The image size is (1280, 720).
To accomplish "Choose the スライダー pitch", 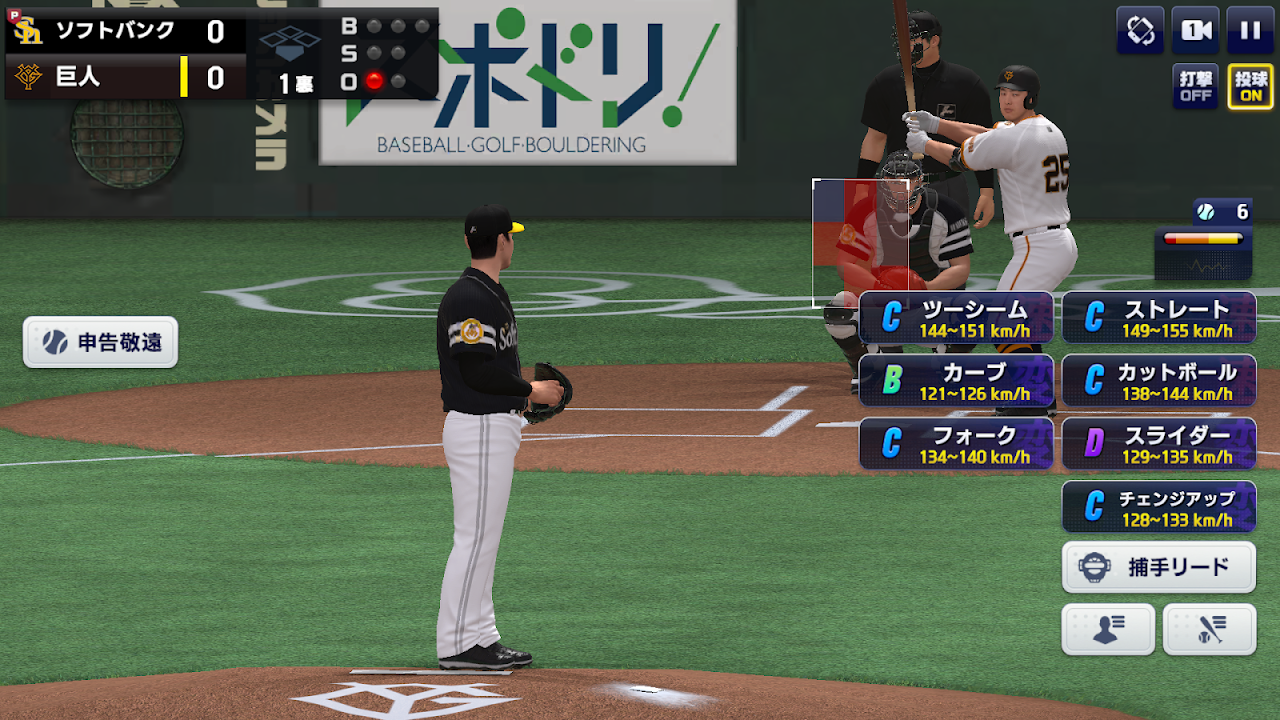I will (x=1158, y=444).
